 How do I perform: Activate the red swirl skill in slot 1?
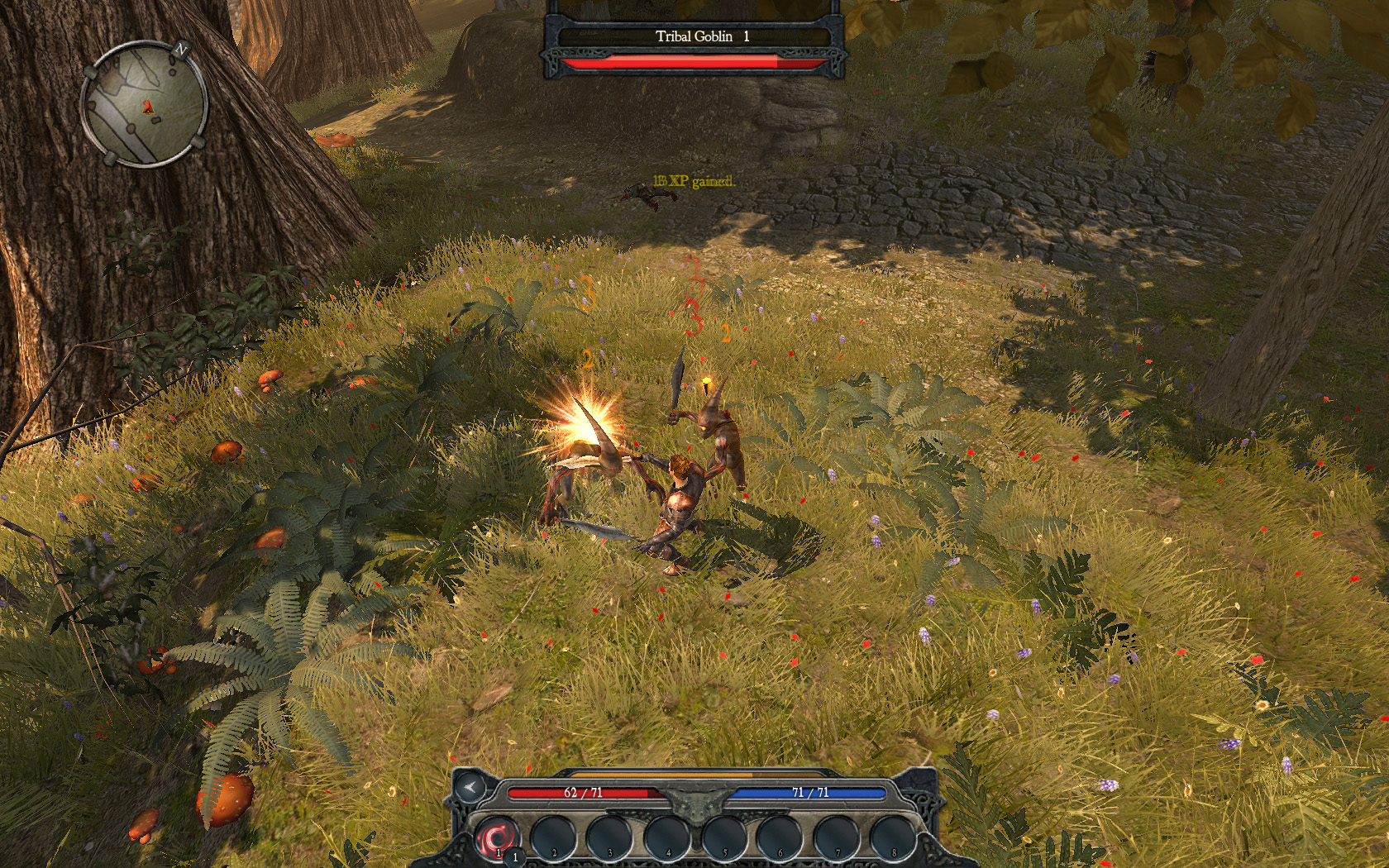coord(497,837)
